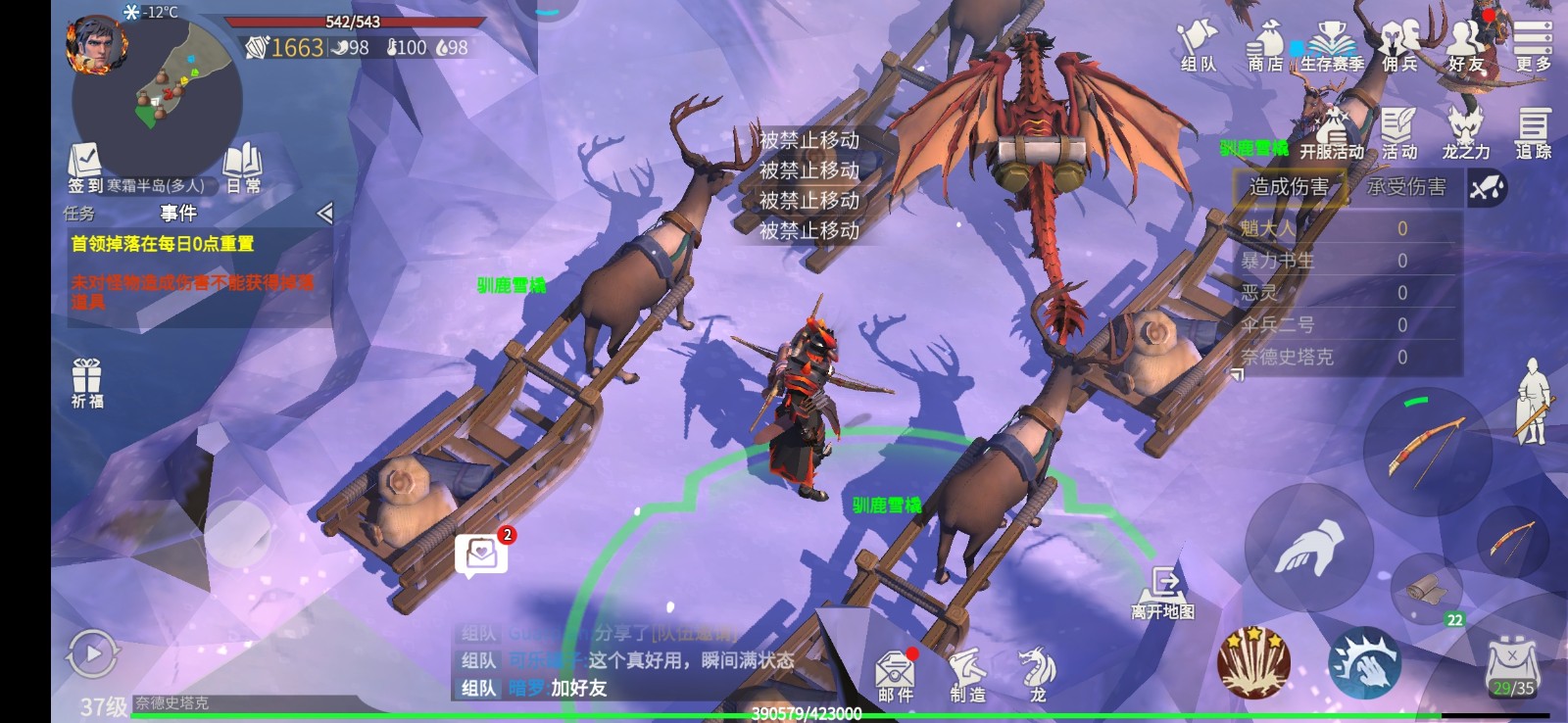Open the 邮件 mailbox
This screenshot has width=1568, height=723.
[895, 676]
